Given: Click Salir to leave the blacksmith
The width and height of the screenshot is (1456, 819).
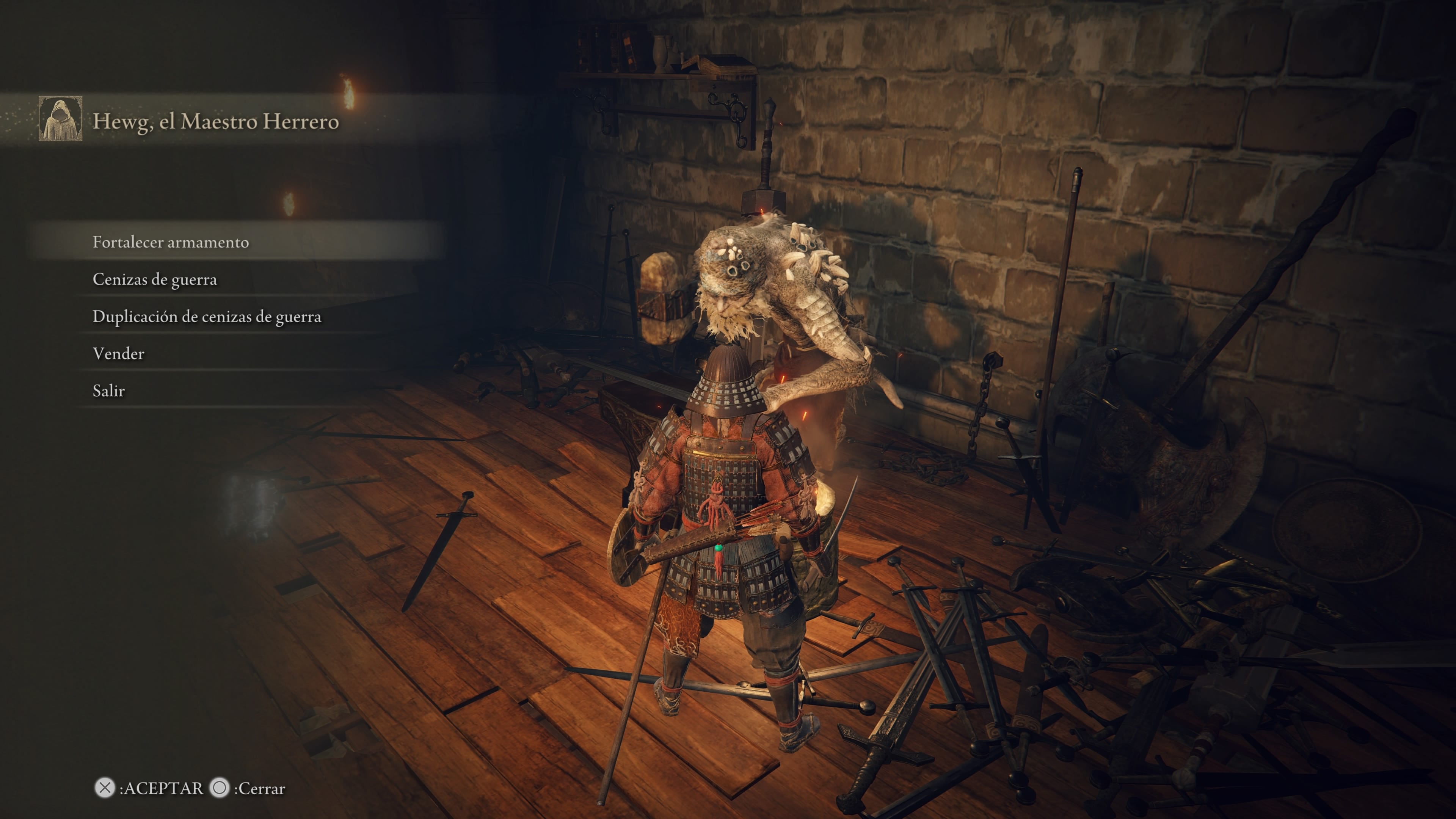Looking at the screenshot, I should (x=108, y=391).
